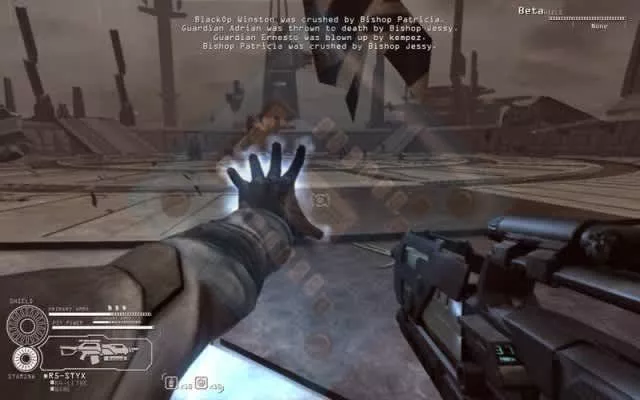Select the RS-STYX rifle icon
The width and height of the screenshot is (640, 400).
pos(98,352)
